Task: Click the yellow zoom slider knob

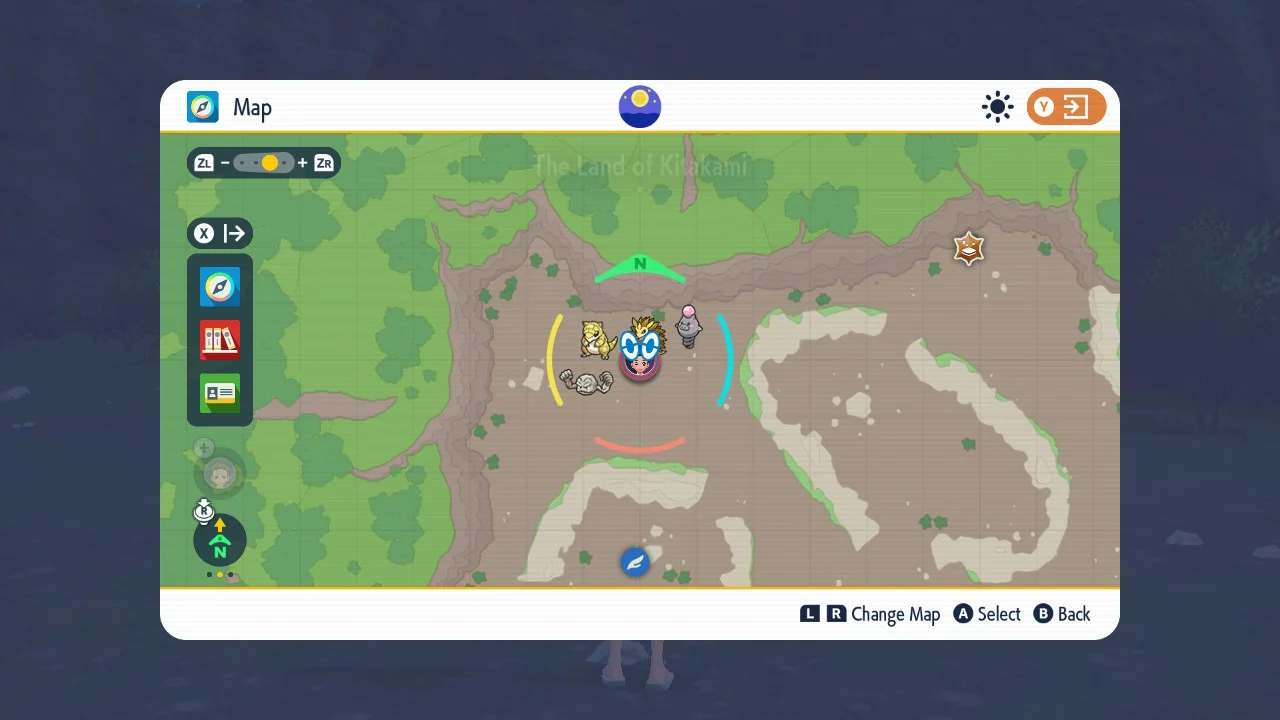Action: [268, 162]
